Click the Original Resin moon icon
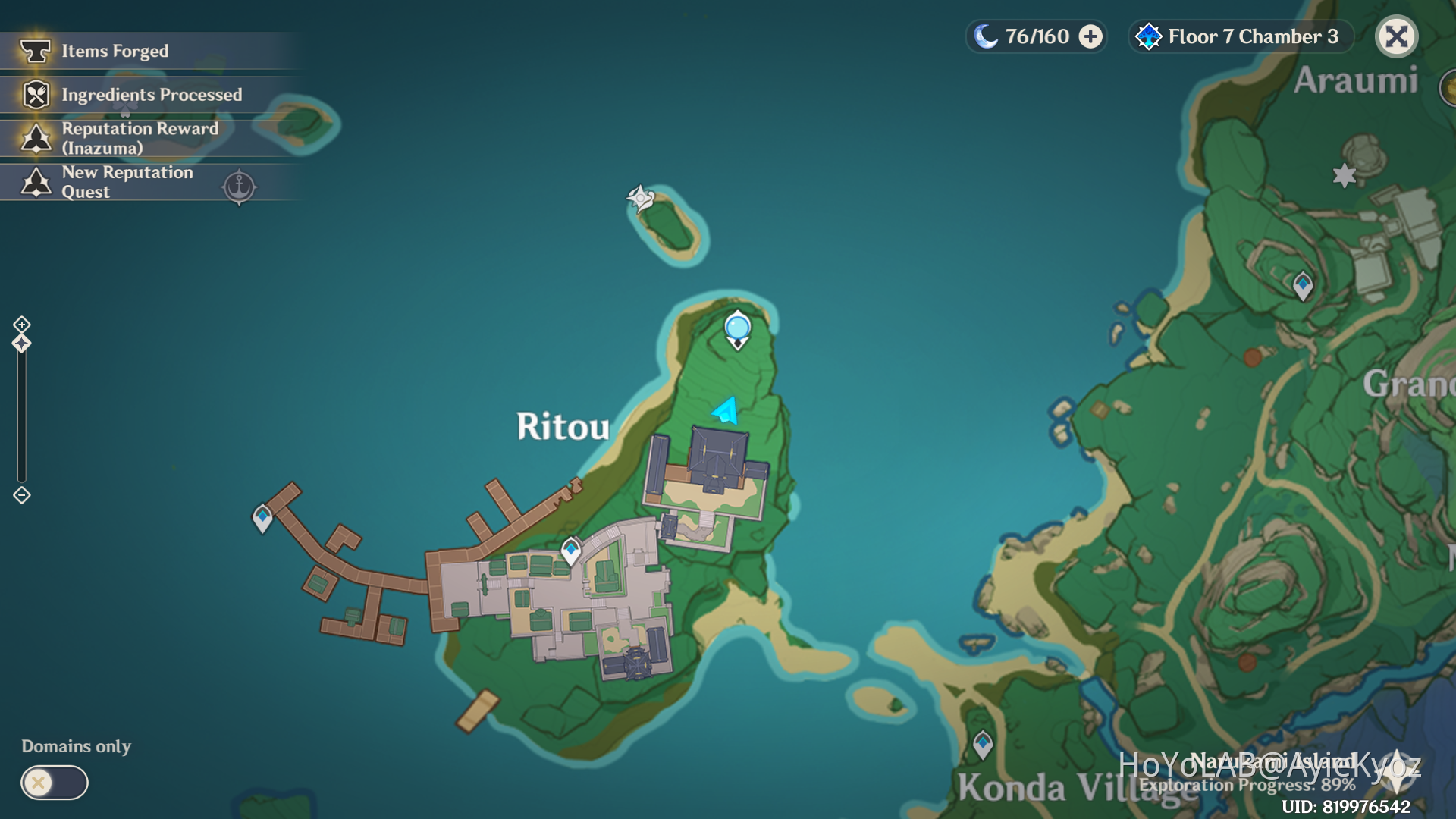Viewport: 1456px width, 819px height. click(987, 36)
